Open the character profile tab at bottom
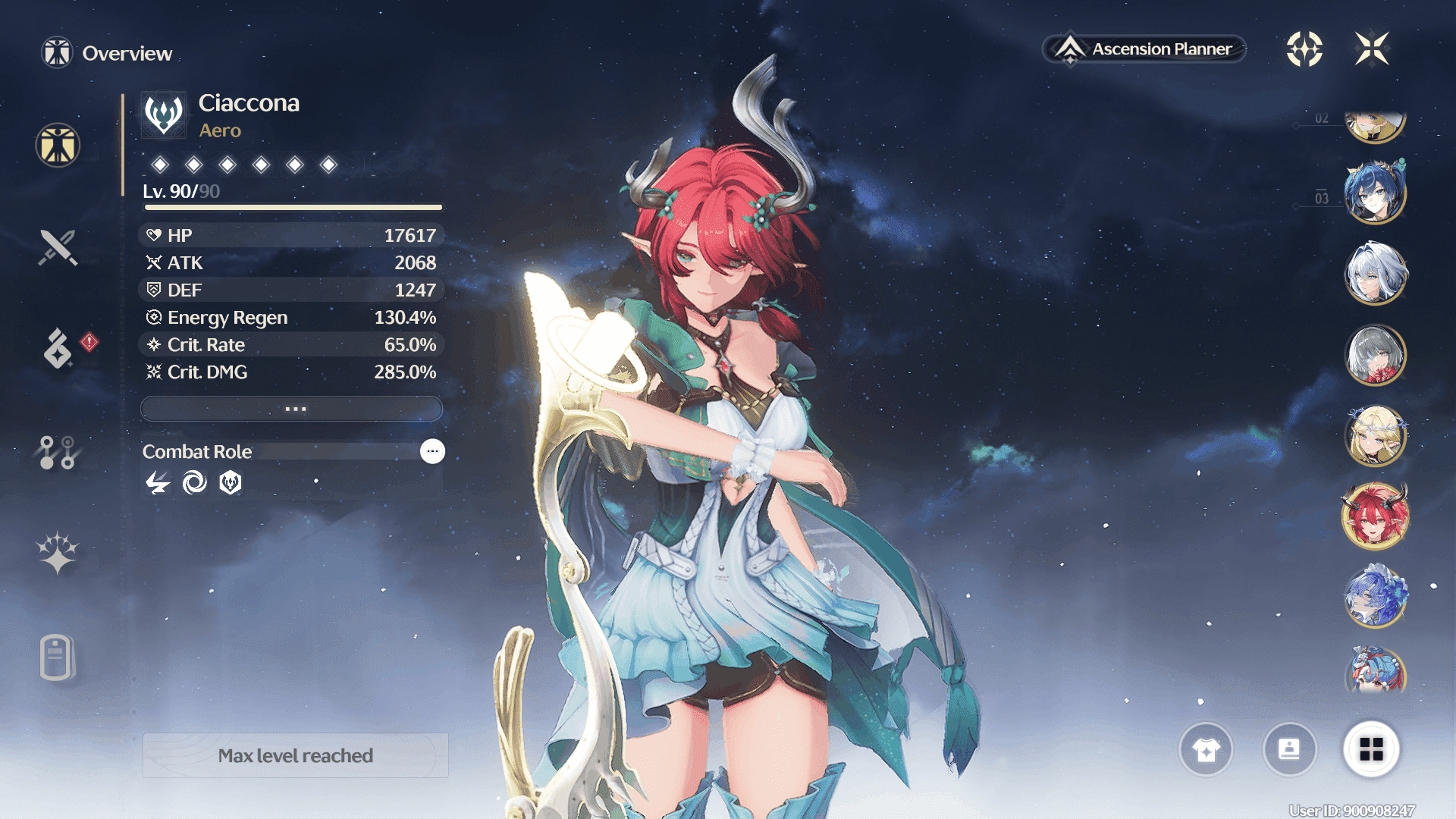Viewport: 1456px width, 819px height. coord(58,657)
